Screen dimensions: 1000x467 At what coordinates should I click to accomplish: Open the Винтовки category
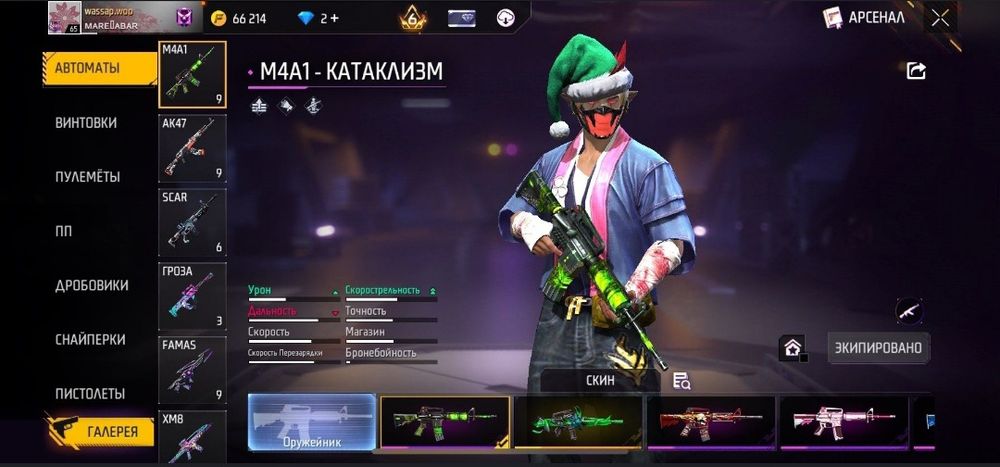(86, 123)
